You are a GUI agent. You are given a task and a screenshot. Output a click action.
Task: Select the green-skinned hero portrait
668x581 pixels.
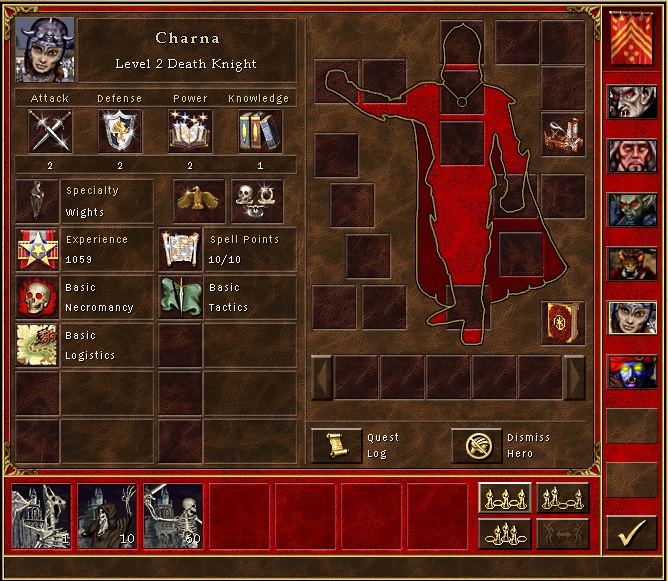point(631,210)
